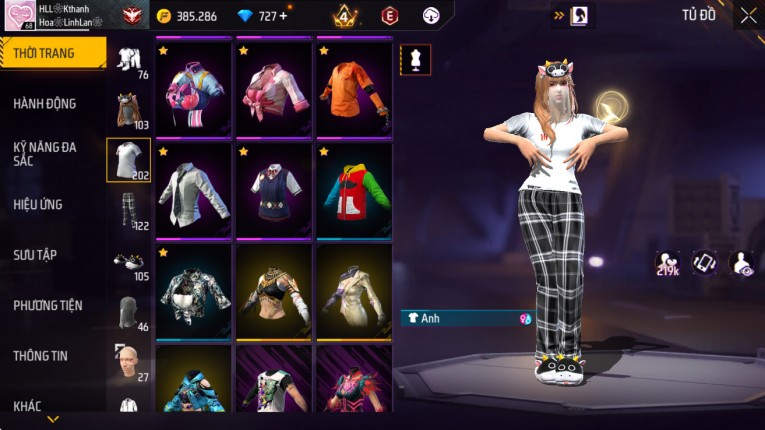
Task: Open the SƯU TẬP tab
Action: pos(35,255)
